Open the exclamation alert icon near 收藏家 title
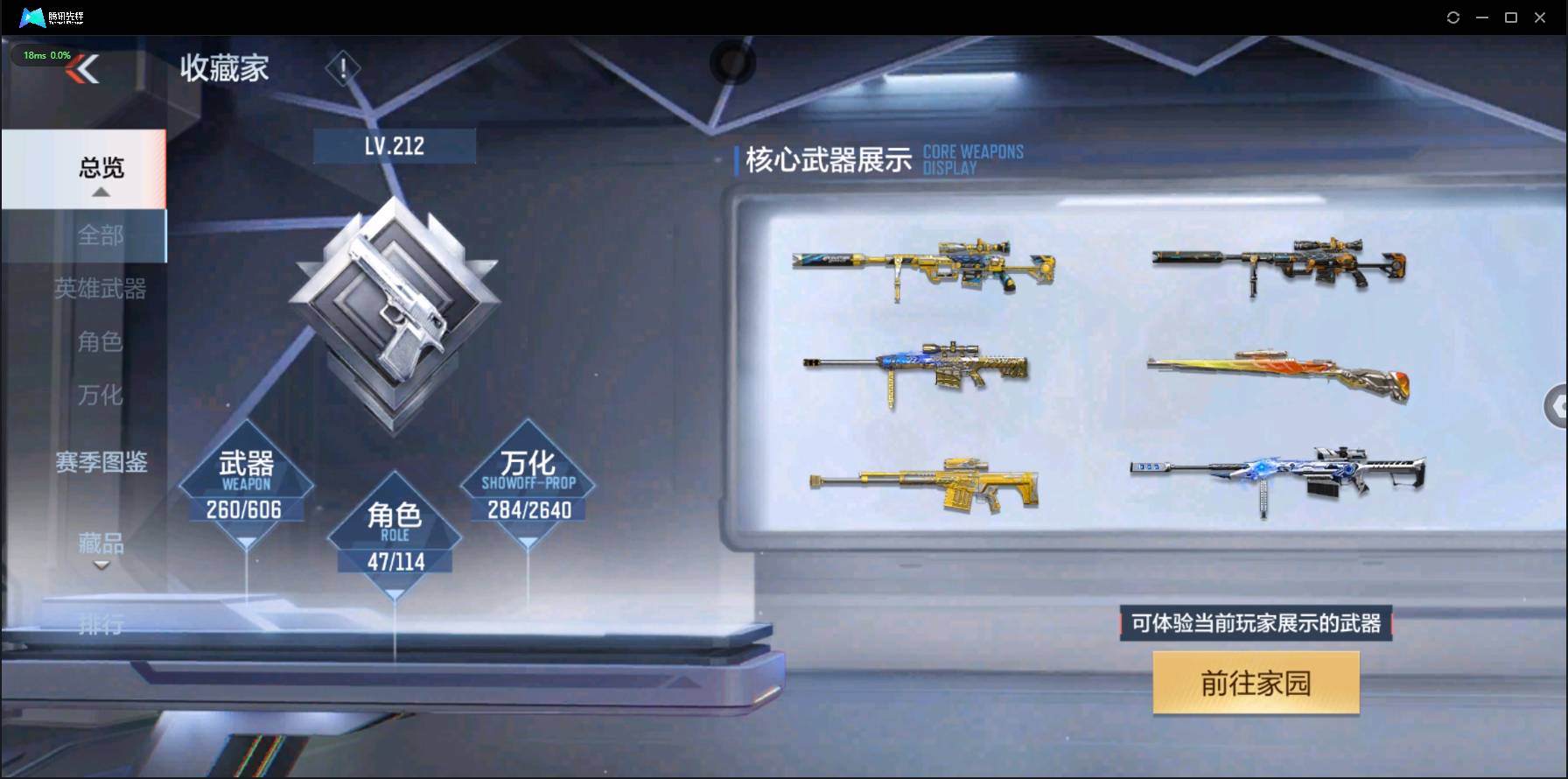 click(x=343, y=67)
